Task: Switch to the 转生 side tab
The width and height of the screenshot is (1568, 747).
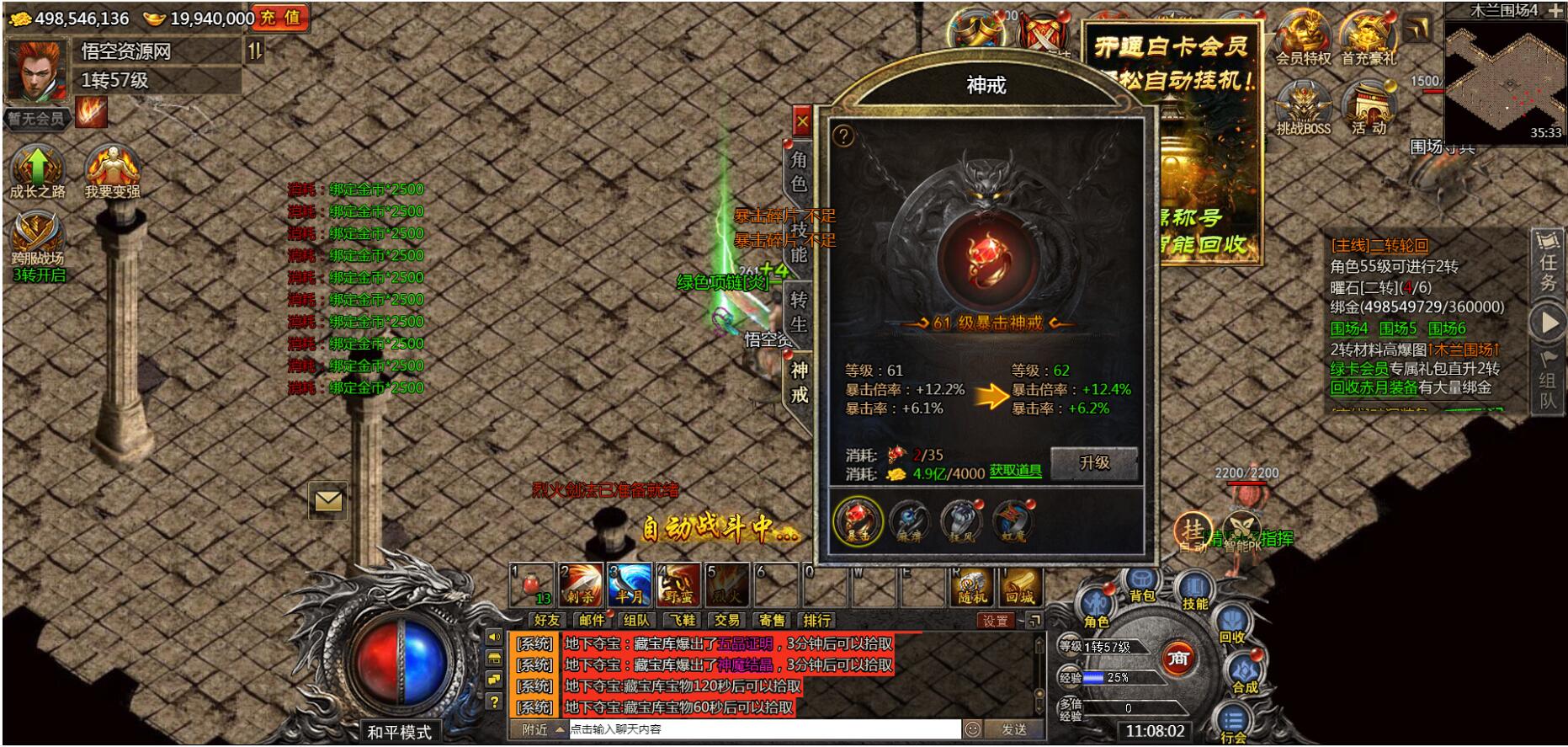Action: [x=799, y=312]
